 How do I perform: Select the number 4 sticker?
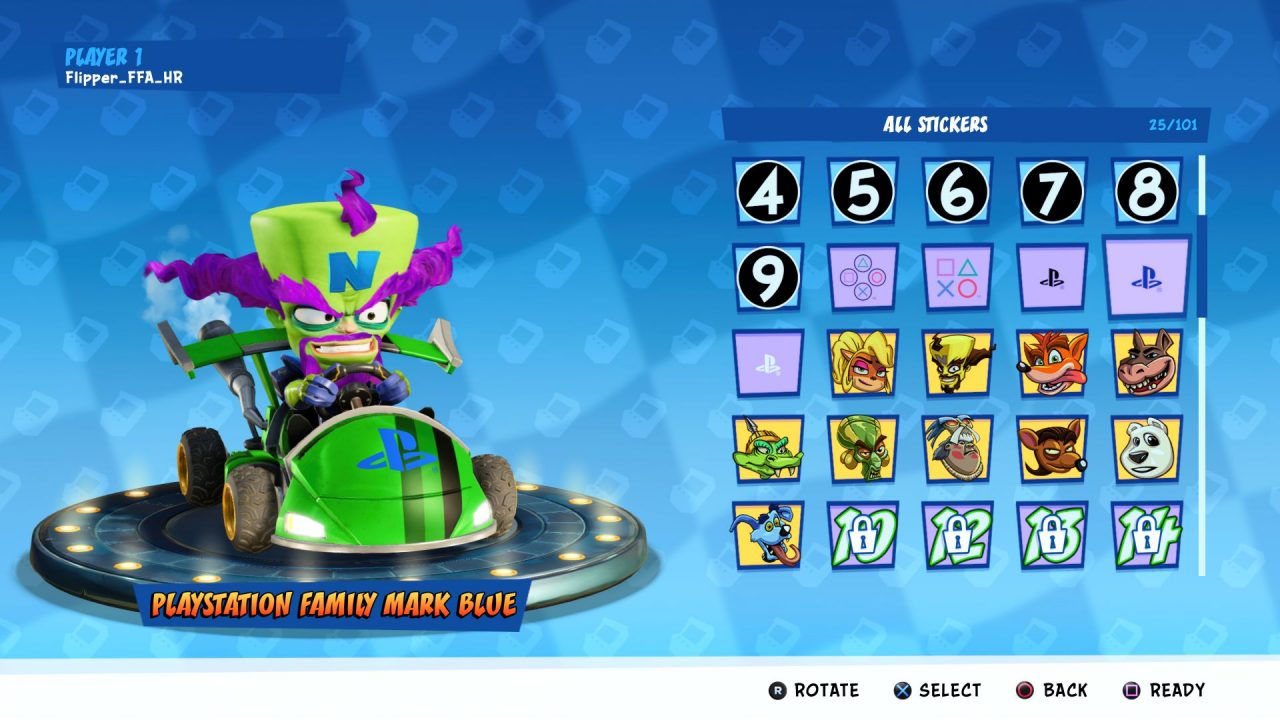[767, 191]
